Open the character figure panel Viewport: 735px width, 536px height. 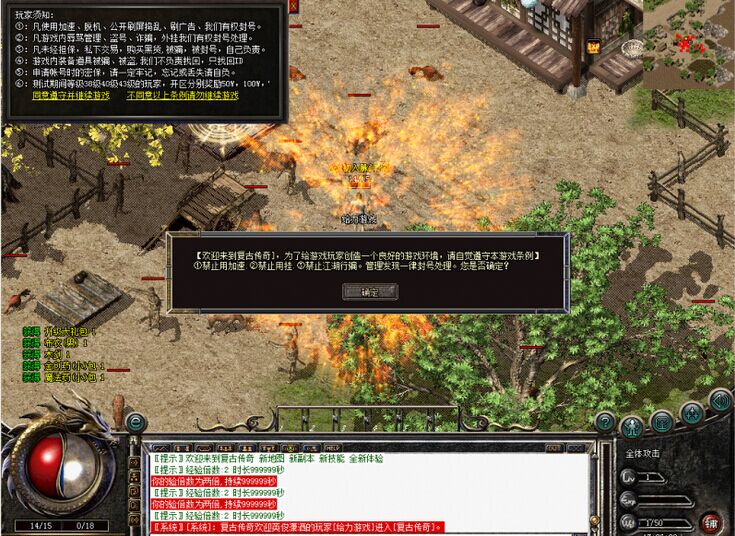[632, 428]
